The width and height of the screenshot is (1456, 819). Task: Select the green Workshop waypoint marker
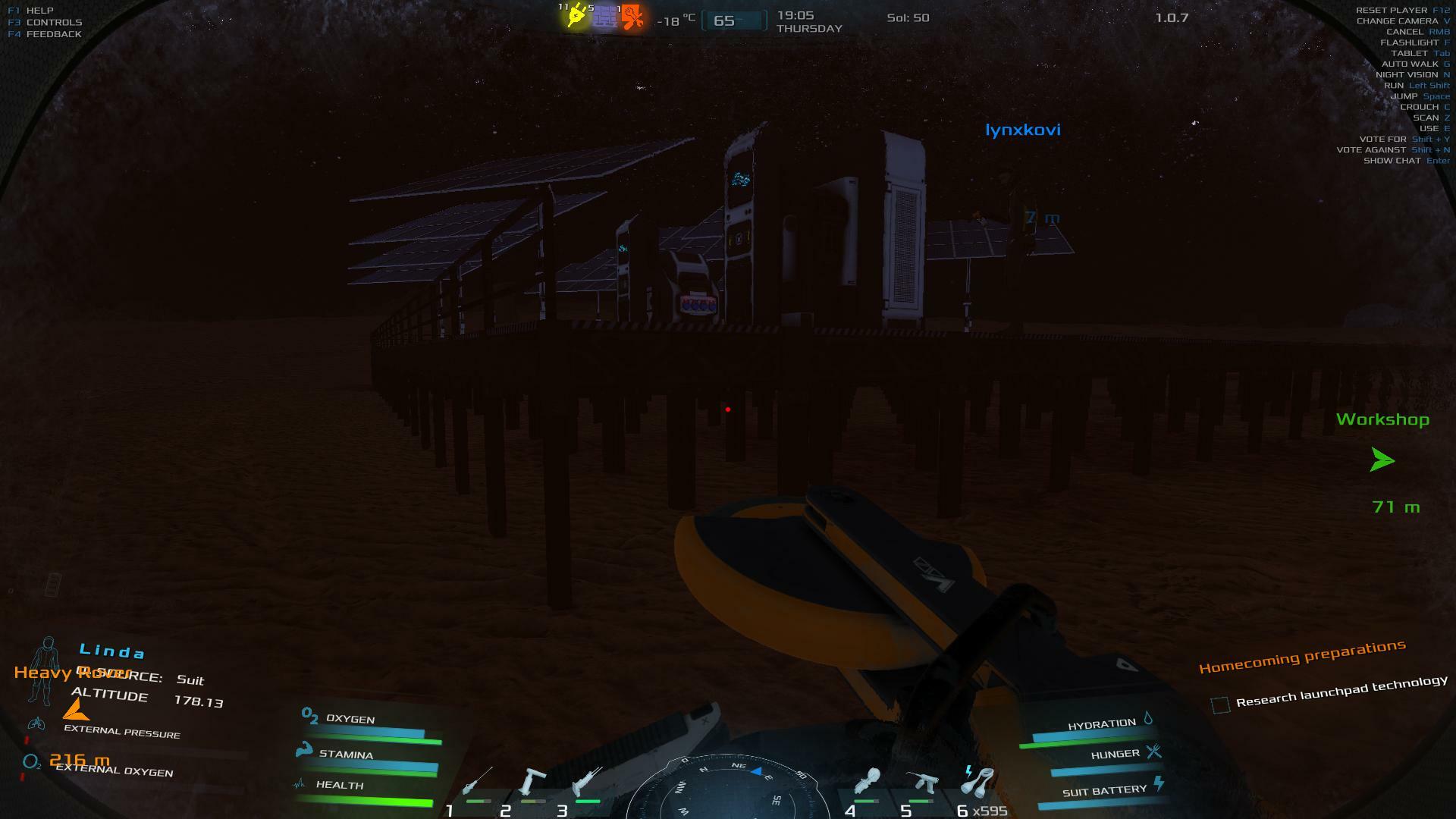1382,460
